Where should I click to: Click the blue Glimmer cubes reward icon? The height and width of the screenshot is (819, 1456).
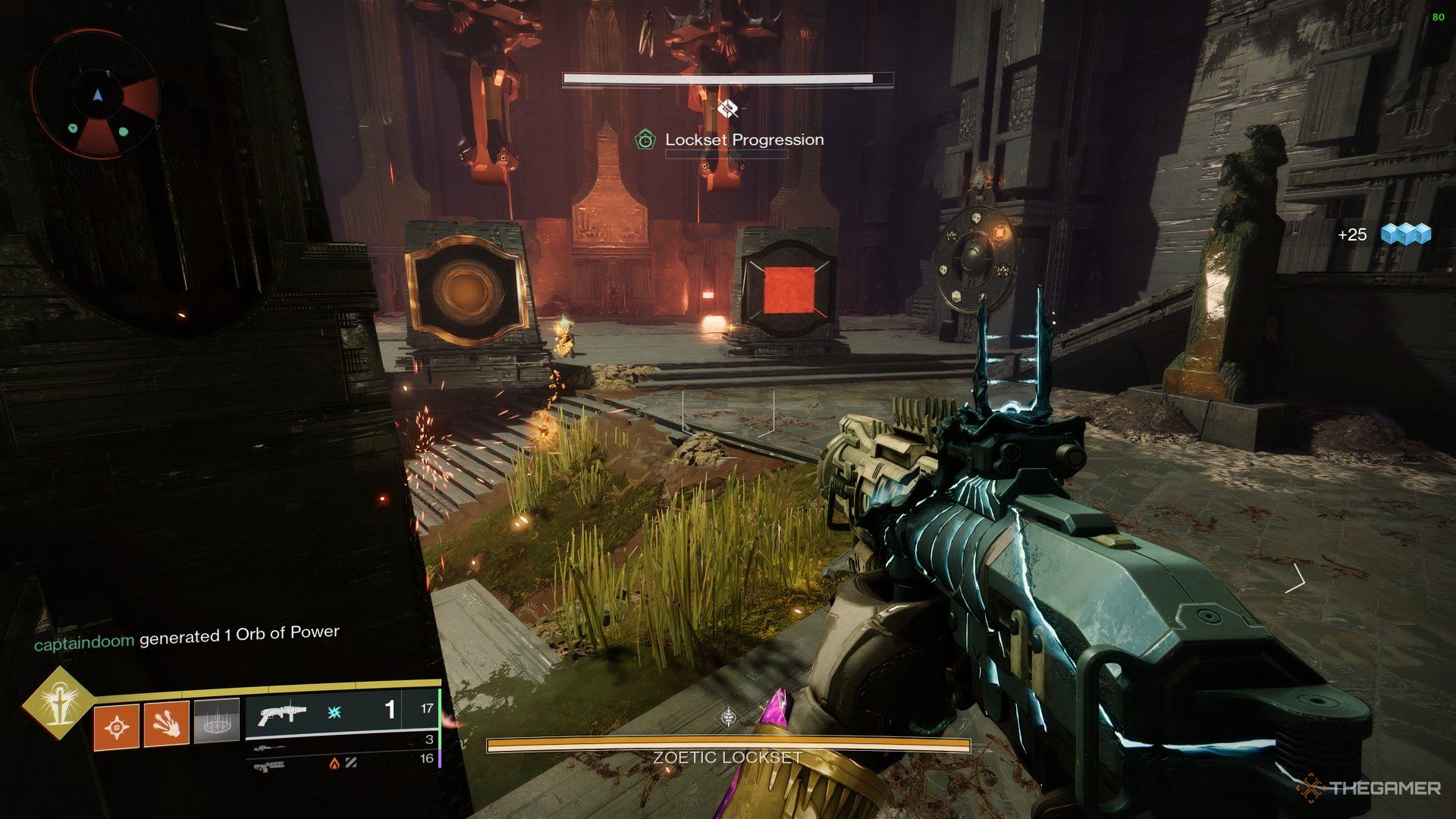point(1405,234)
